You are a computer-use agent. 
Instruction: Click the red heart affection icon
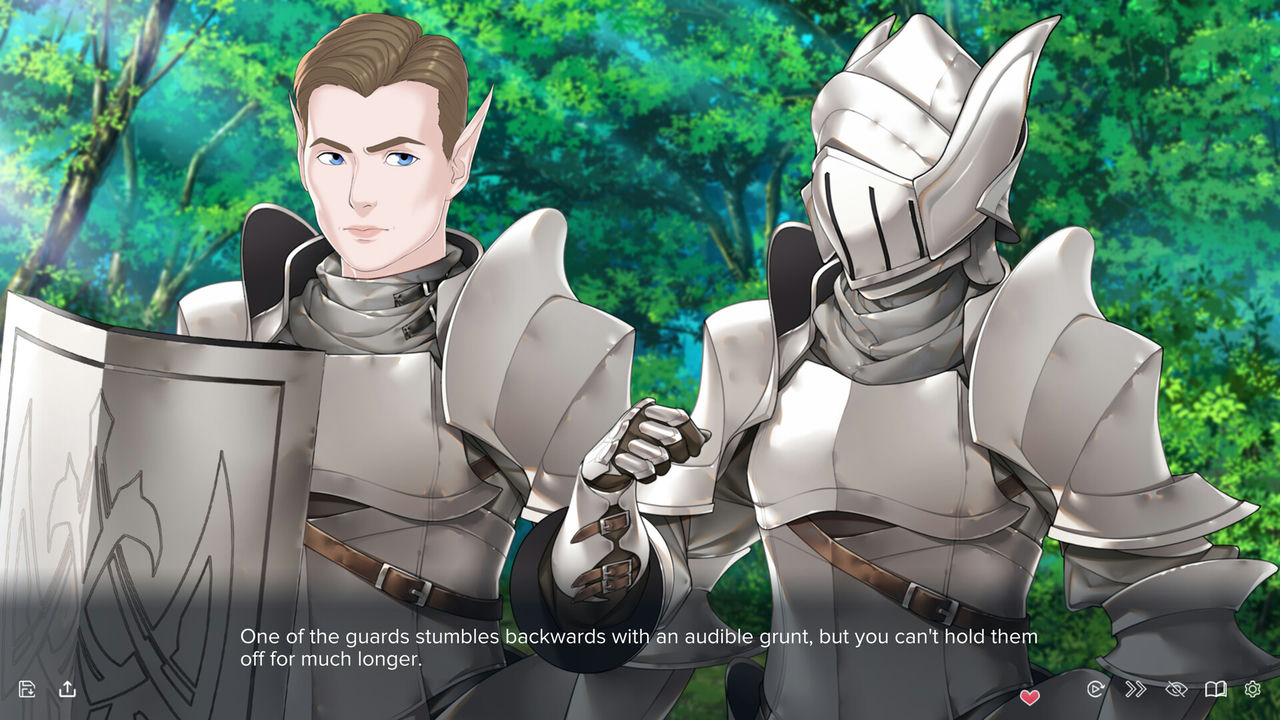click(1029, 696)
